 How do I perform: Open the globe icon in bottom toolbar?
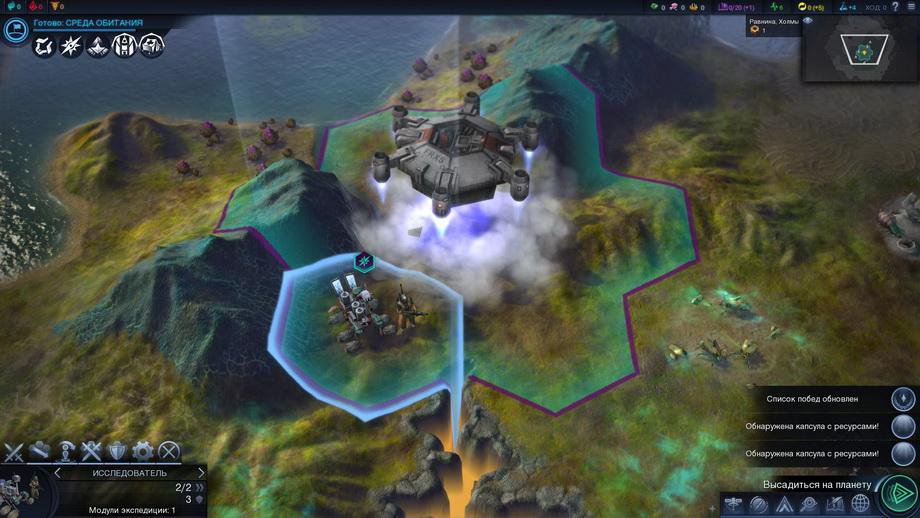860,504
